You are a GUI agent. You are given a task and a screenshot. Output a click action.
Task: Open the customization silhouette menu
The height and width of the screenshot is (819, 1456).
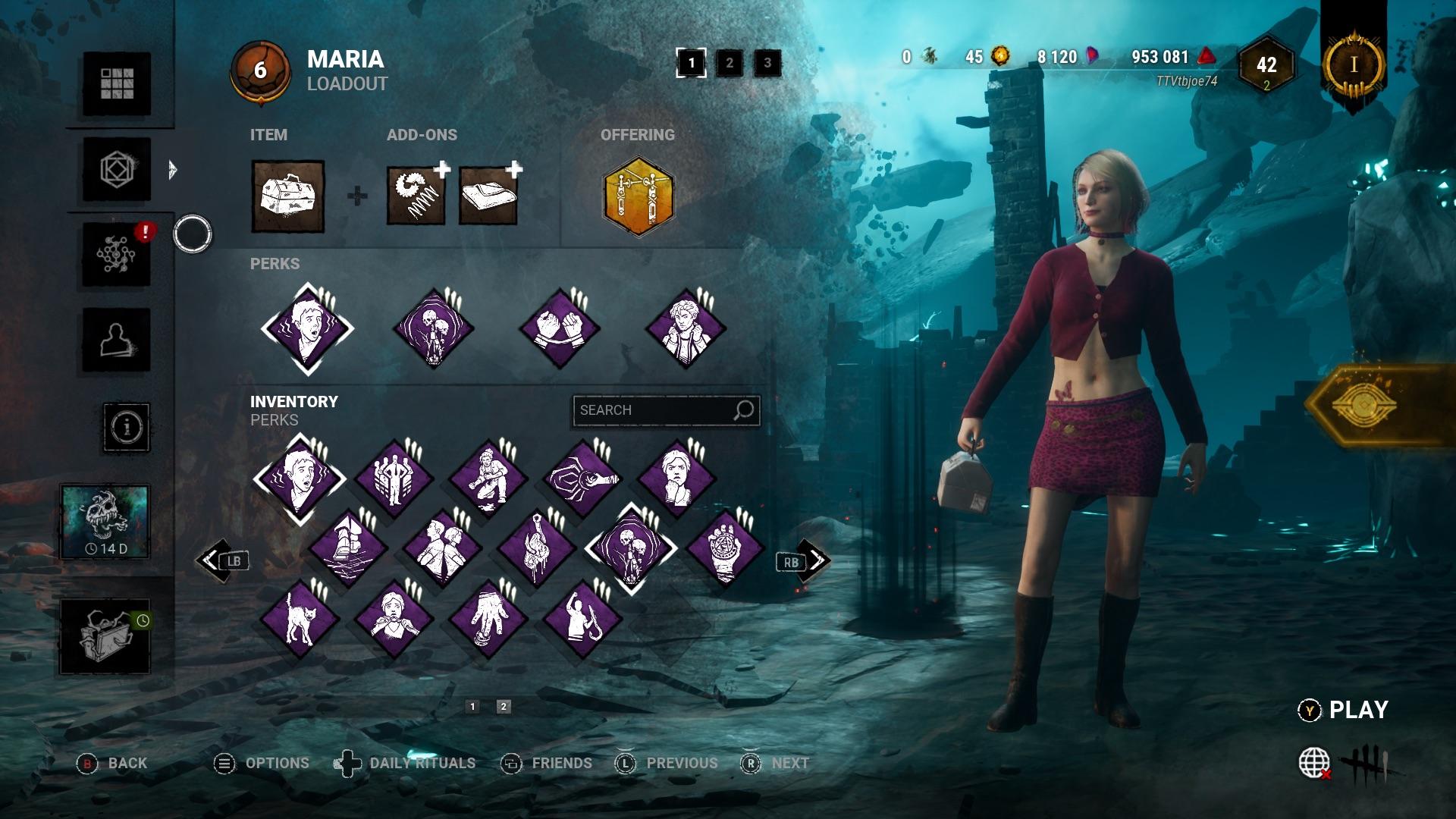(x=117, y=340)
